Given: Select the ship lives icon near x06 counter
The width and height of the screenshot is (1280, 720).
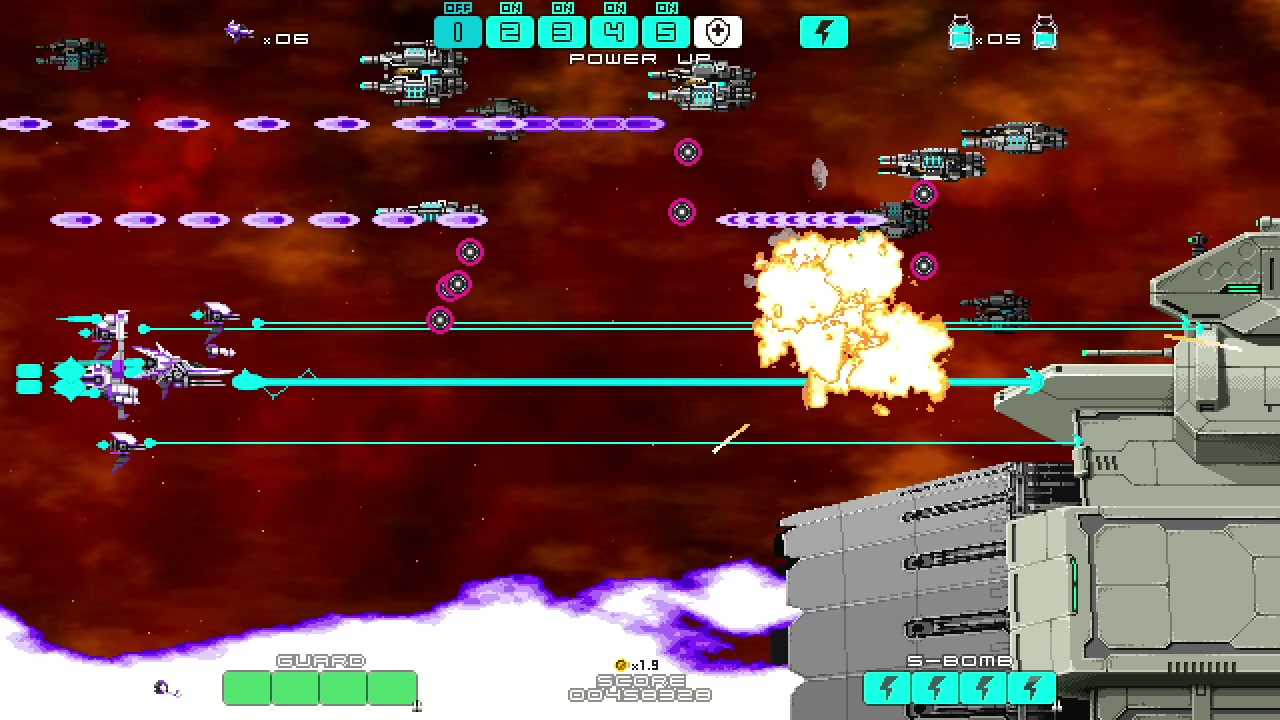Looking at the screenshot, I should (237, 31).
